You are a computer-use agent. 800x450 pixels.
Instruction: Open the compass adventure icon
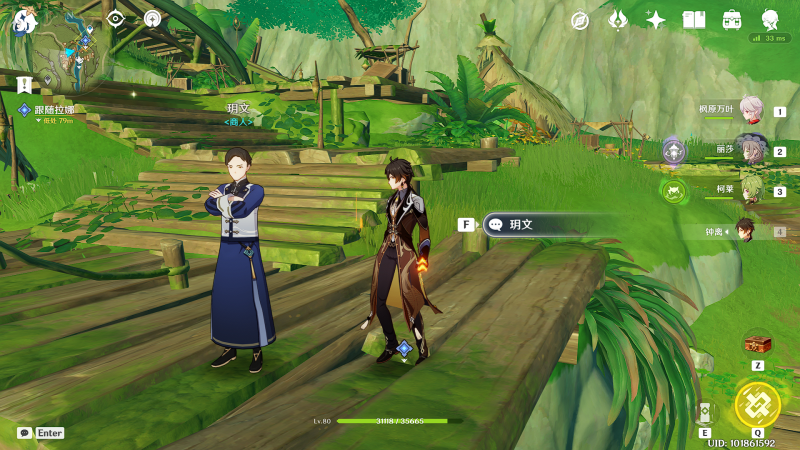pyautogui.click(x=580, y=20)
